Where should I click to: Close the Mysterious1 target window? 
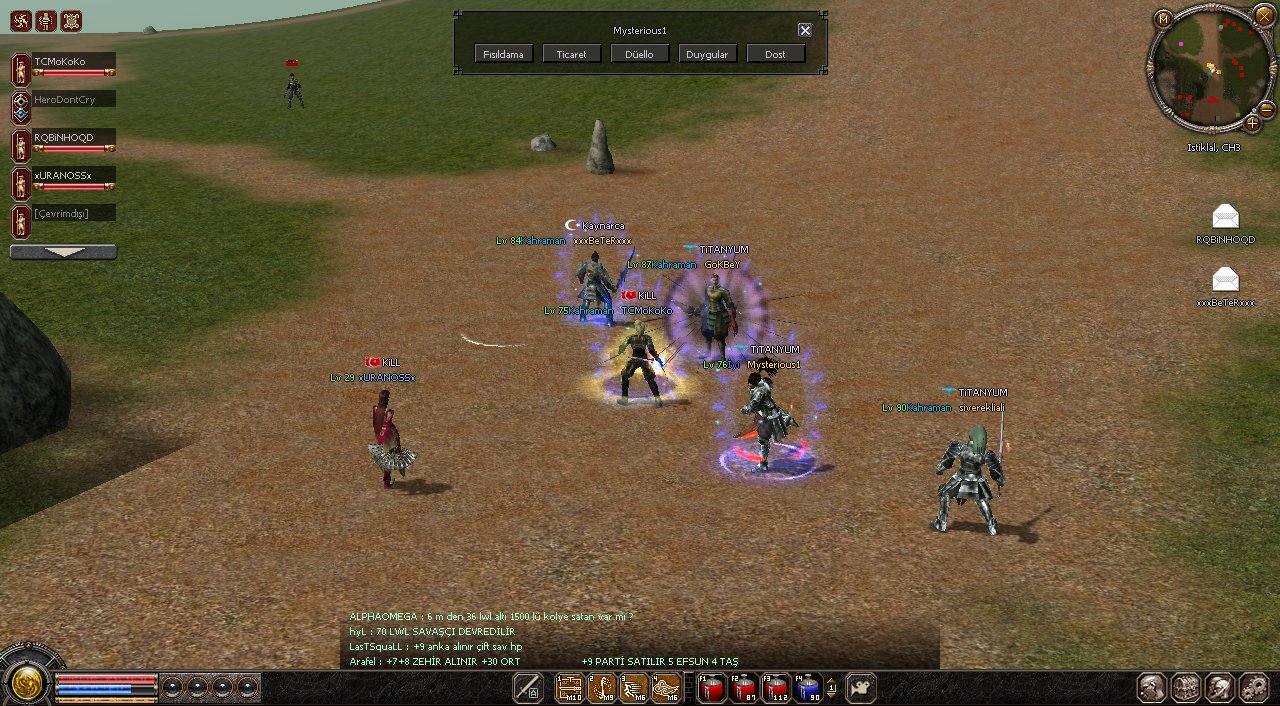point(805,30)
